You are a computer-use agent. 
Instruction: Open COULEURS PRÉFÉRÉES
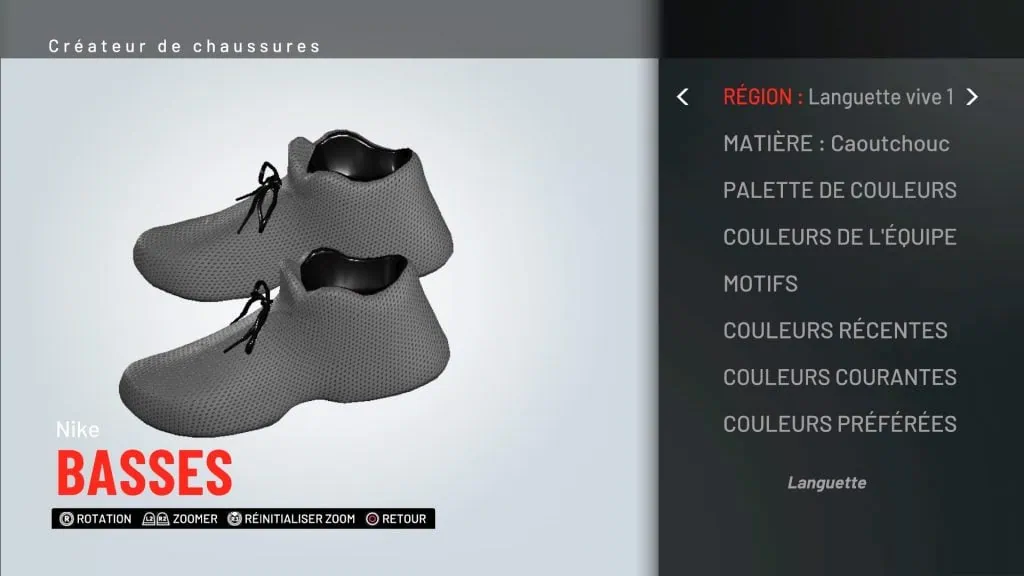click(840, 424)
